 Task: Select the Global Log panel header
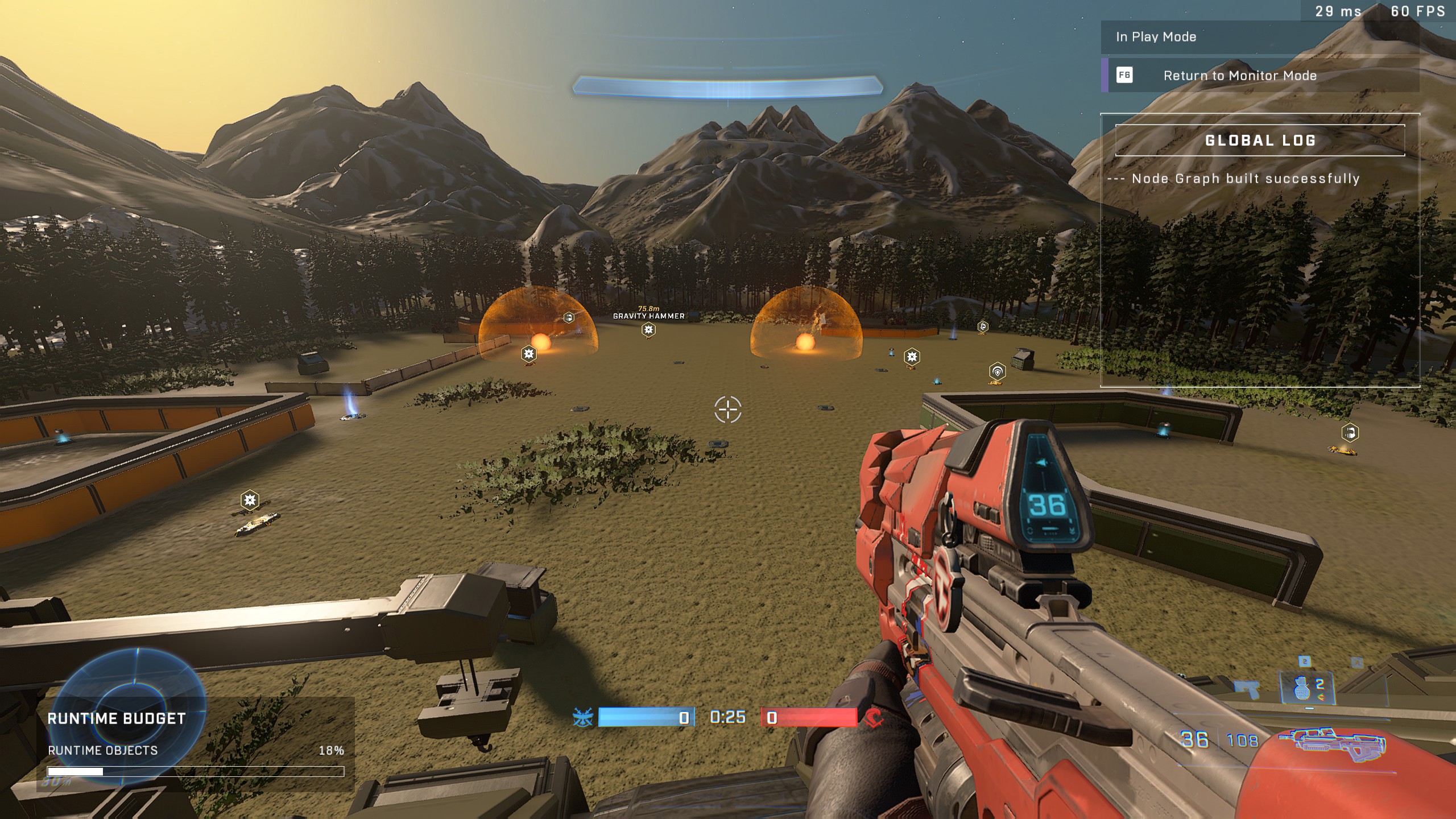click(1260, 140)
